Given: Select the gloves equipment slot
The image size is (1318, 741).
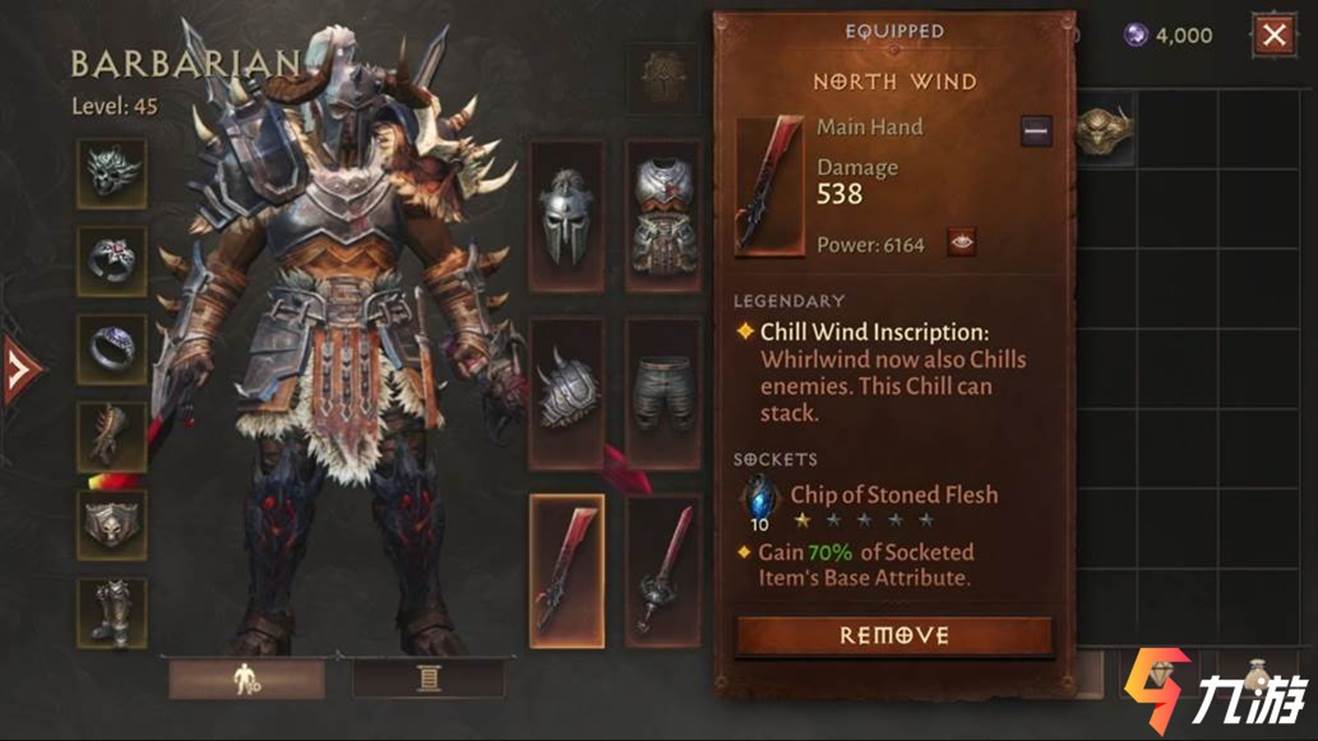Looking at the screenshot, I should pyautogui.click(x=111, y=437).
